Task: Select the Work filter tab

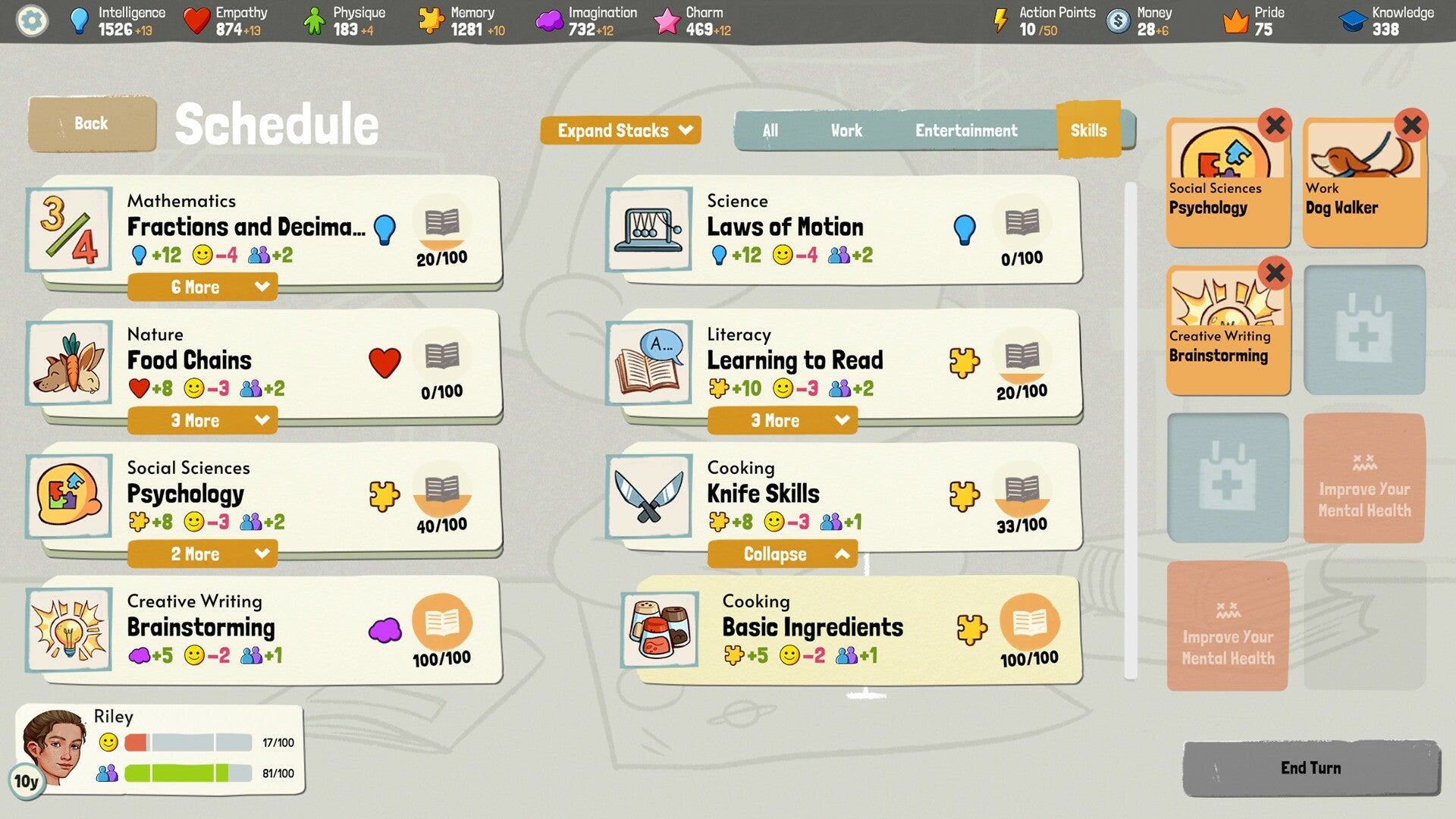Action: pyautogui.click(x=846, y=130)
